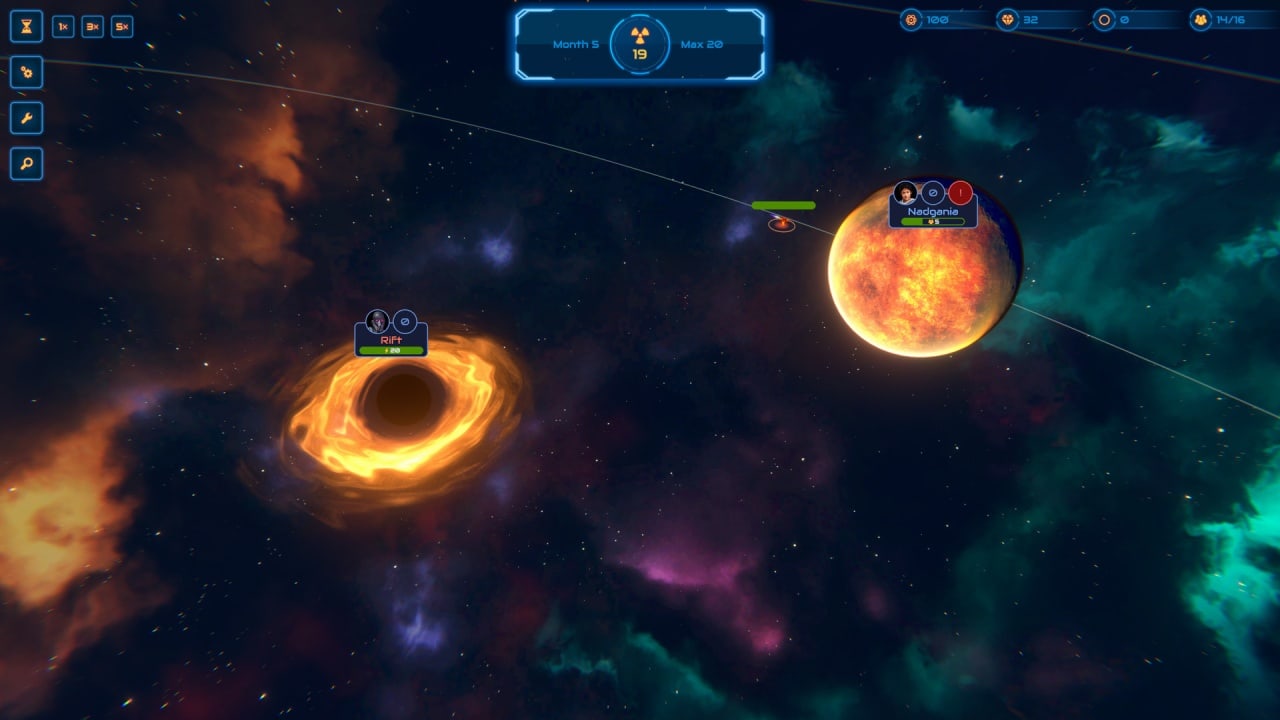Select the Nadgania leader portrait
Viewport: 1280px width, 720px height.
[906, 193]
